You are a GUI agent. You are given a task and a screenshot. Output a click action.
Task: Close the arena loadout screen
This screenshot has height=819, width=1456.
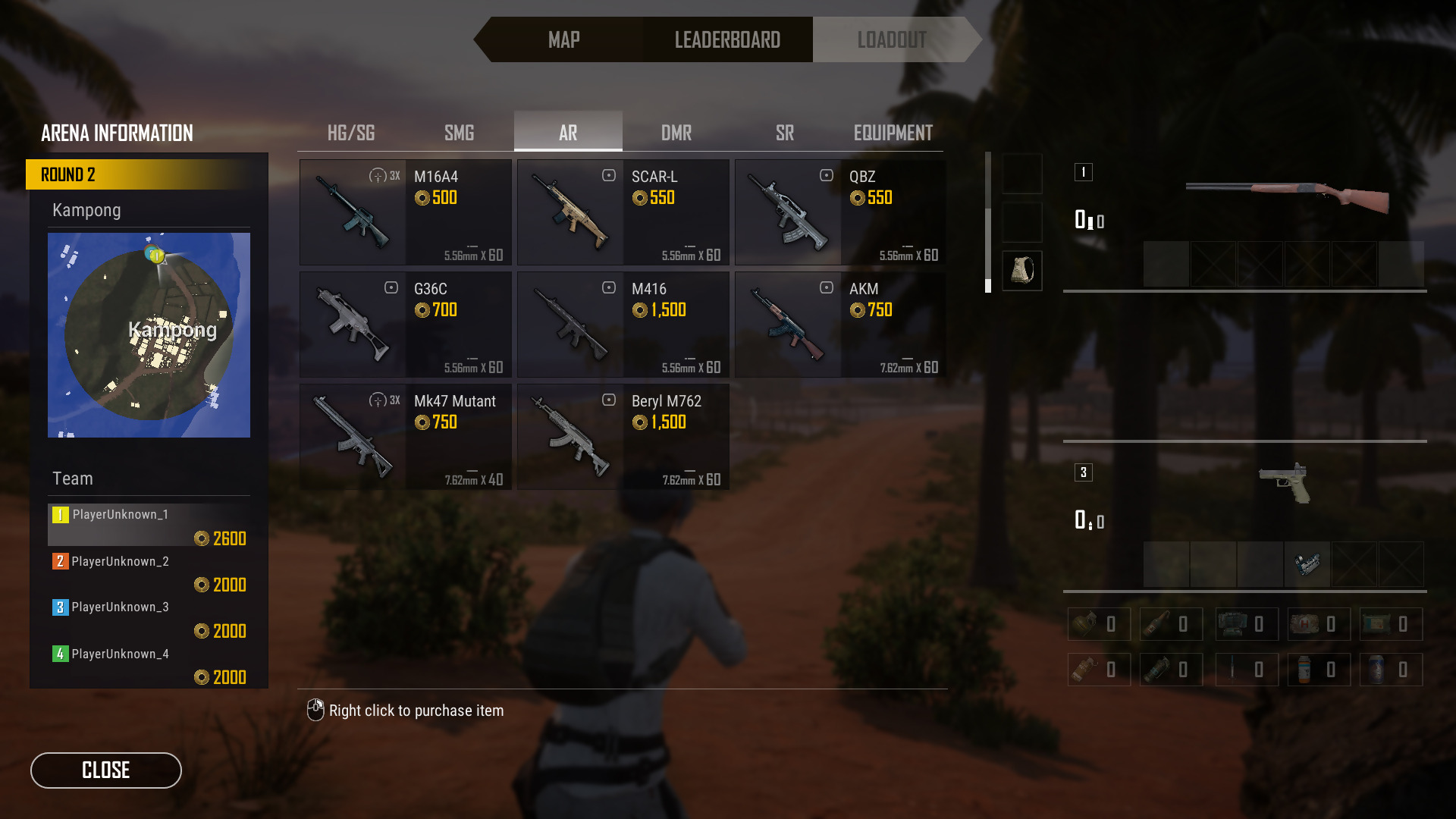click(x=106, y=770)
